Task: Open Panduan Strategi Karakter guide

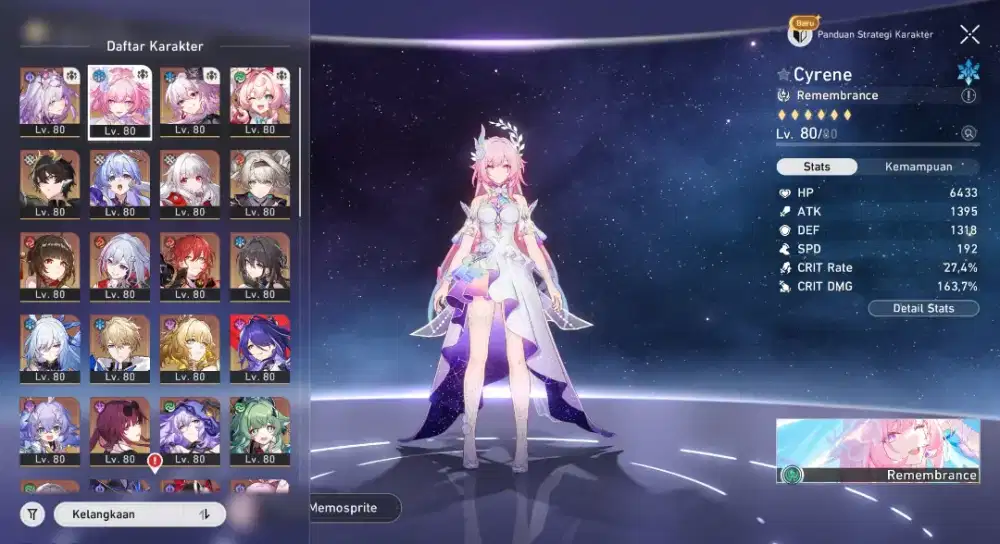Action: coord(862,34)
